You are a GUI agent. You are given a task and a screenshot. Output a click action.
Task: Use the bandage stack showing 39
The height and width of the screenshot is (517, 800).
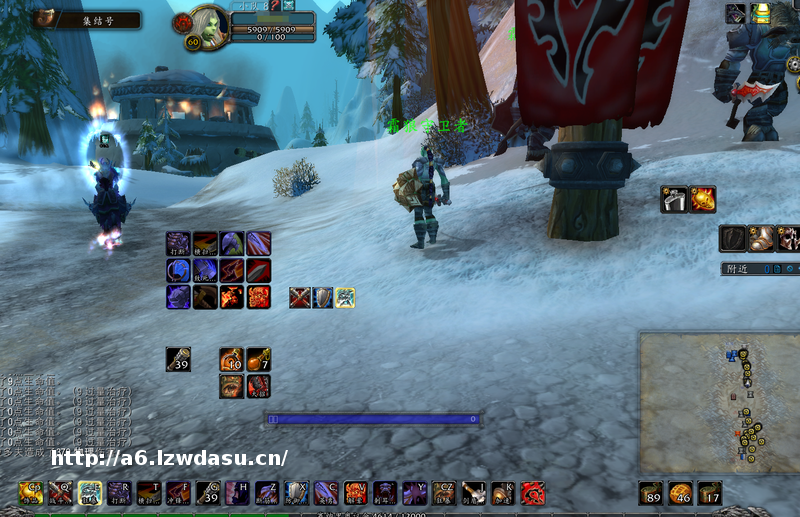click(178, 360)
